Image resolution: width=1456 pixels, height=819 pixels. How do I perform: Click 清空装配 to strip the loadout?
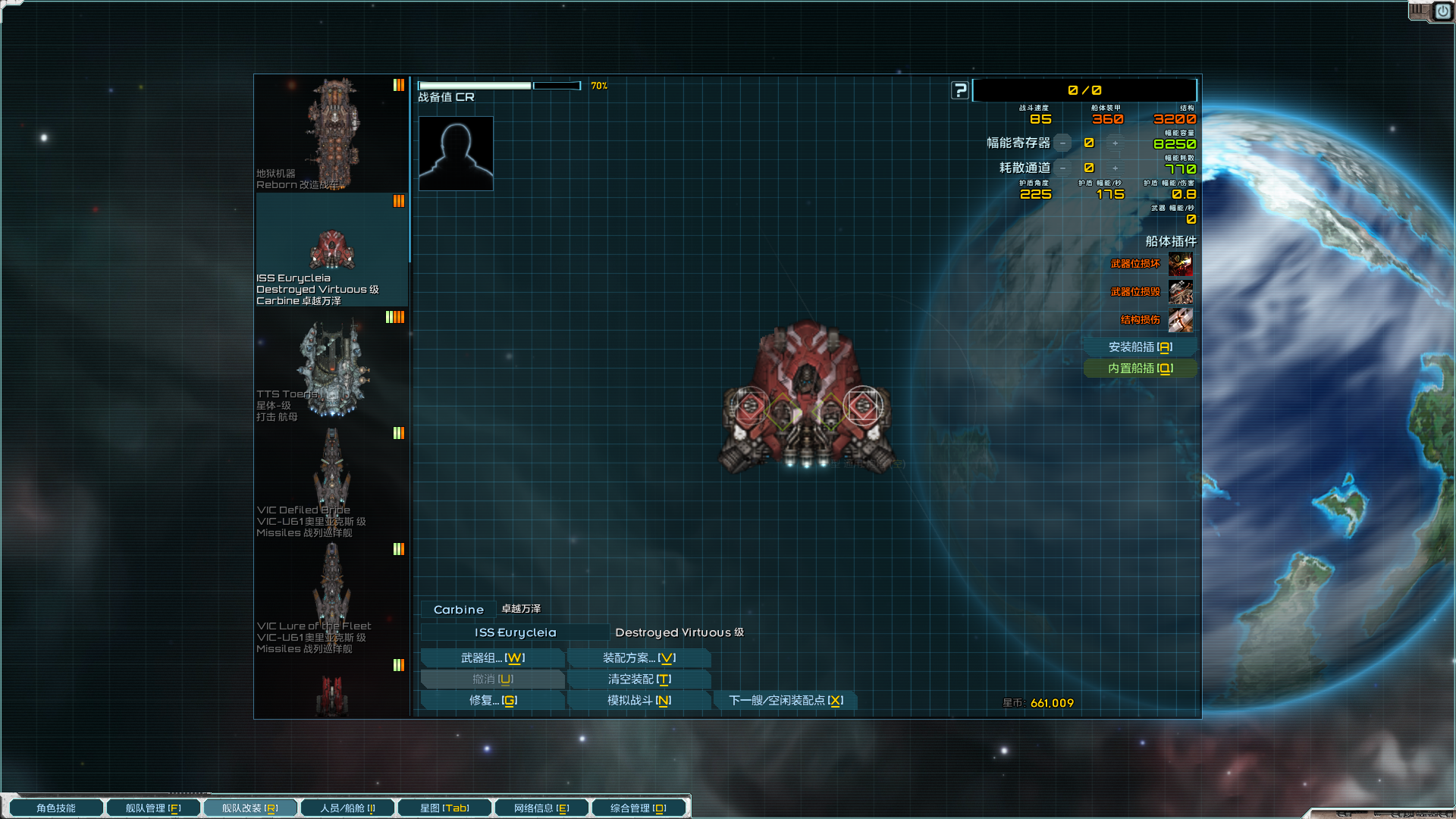639,679
